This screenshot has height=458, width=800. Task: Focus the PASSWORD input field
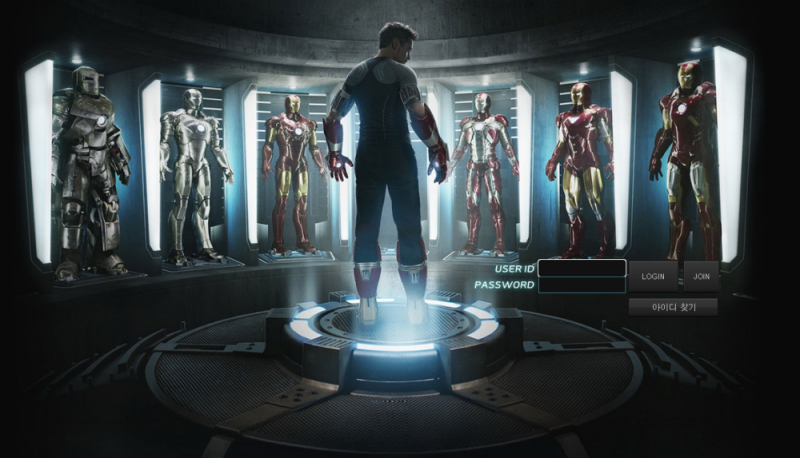(581, 285)
